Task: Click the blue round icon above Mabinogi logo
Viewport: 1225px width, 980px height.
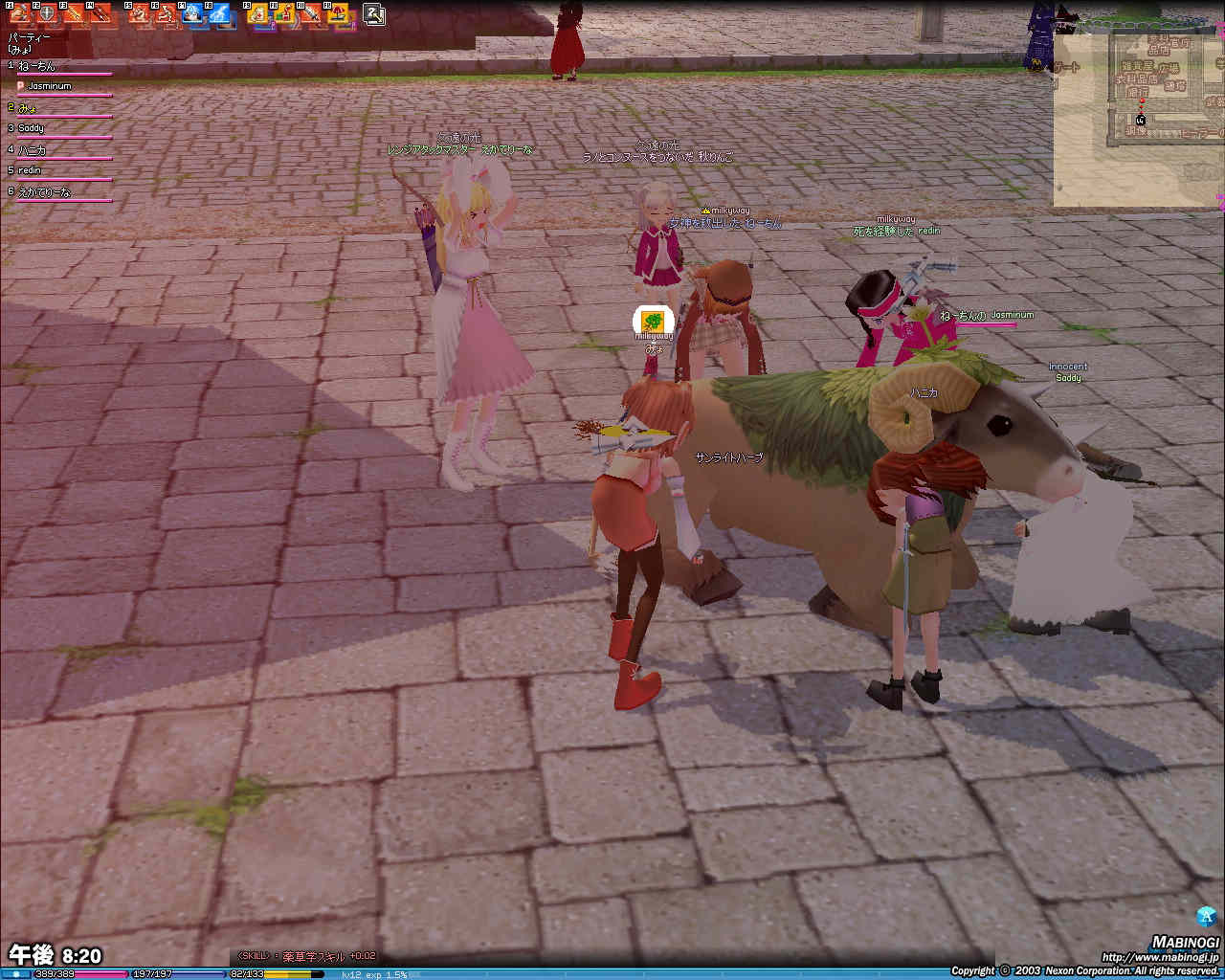Action: point(1206,916)
